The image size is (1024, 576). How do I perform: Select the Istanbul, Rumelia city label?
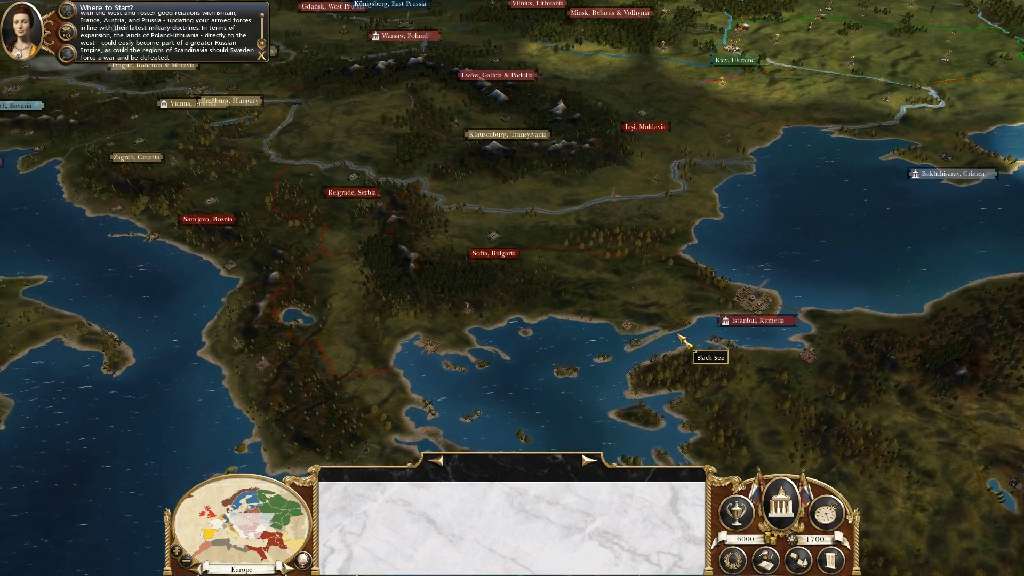pyautogui.click(x=758, y=321)
